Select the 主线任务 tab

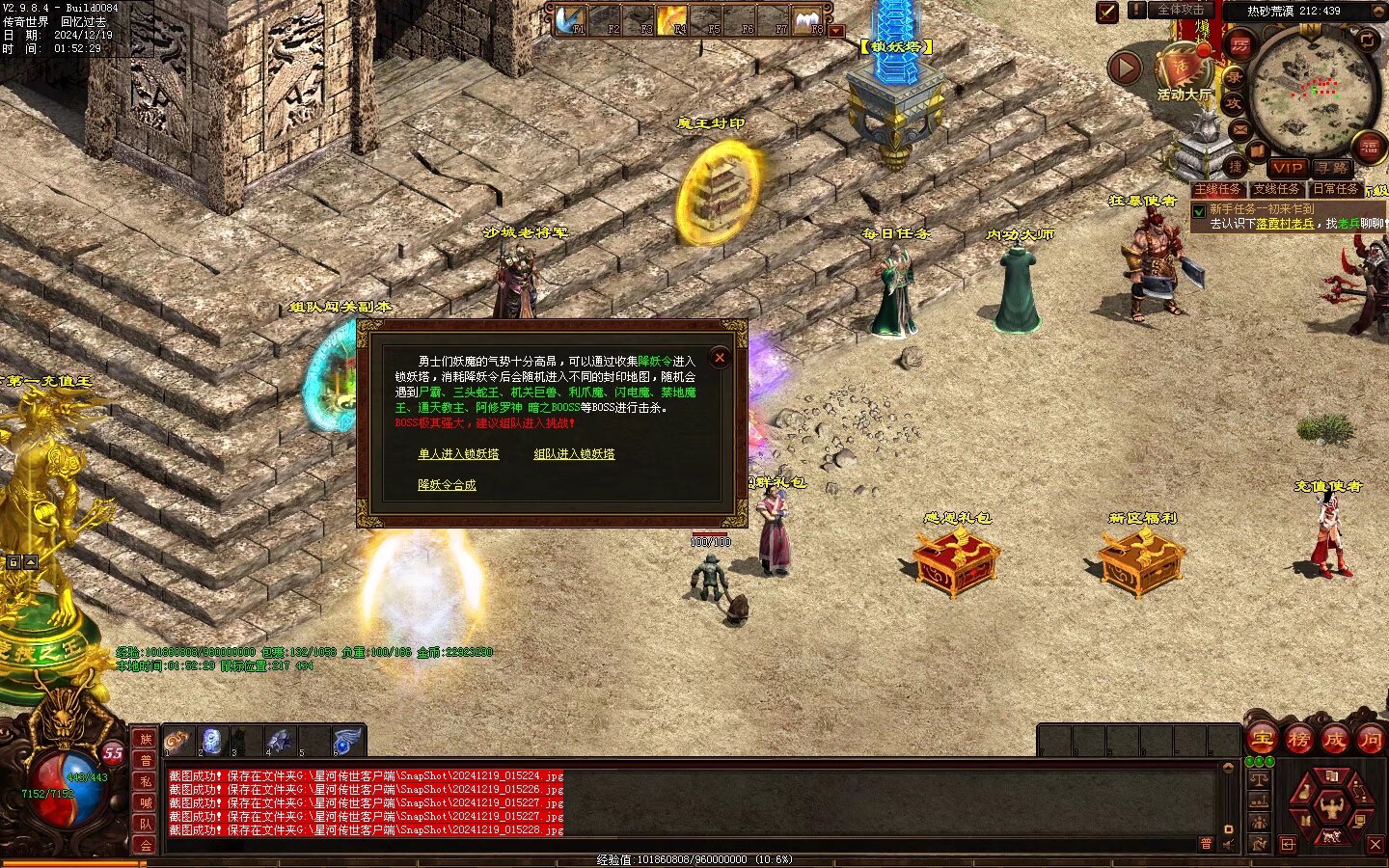tap(1217, 189)
